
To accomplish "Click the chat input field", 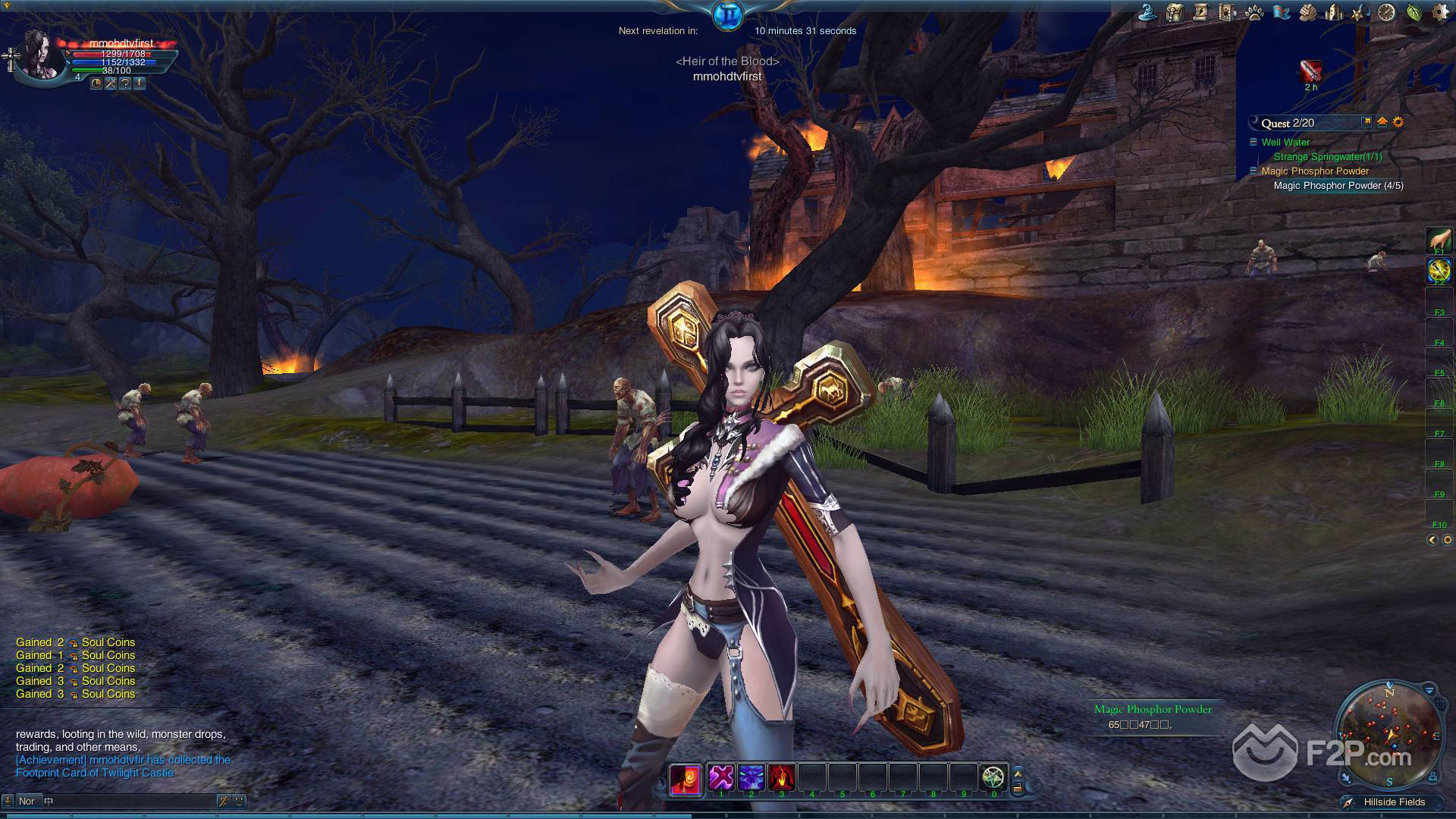I will (x=129, y=801).
